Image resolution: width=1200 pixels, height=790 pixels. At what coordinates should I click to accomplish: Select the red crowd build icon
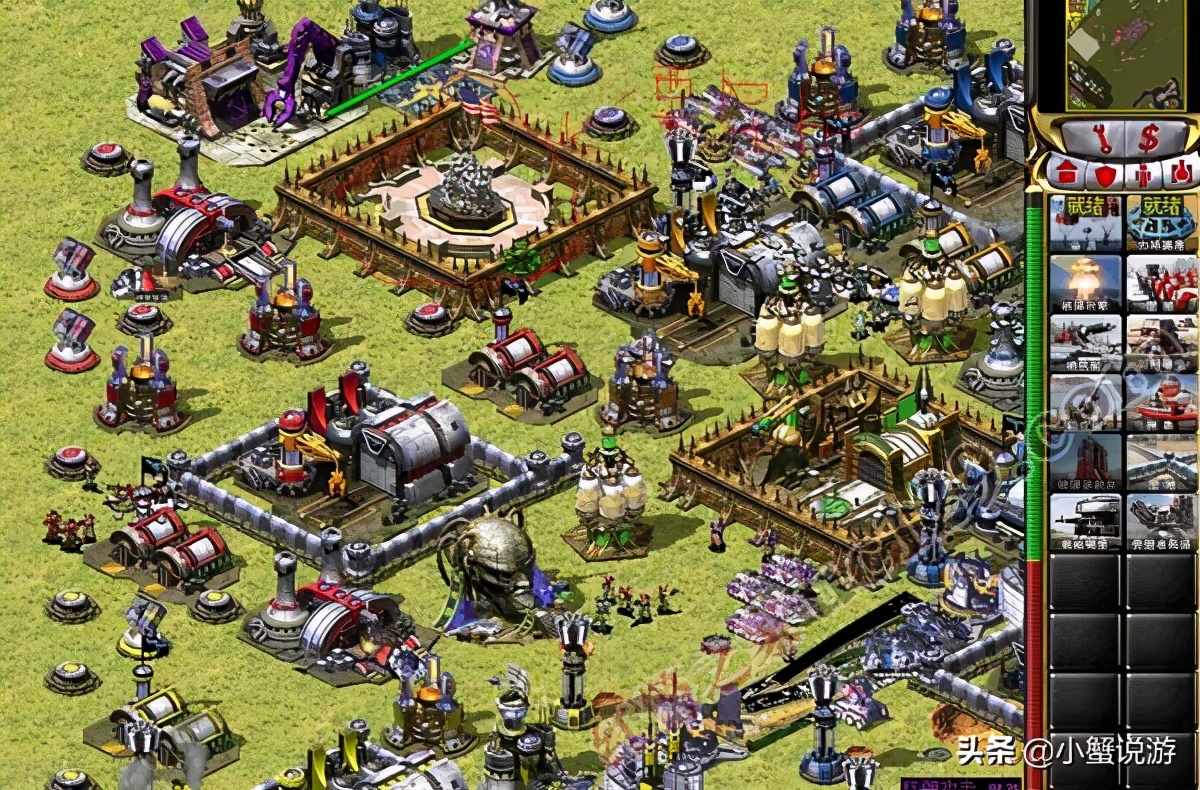[1161, 284]
